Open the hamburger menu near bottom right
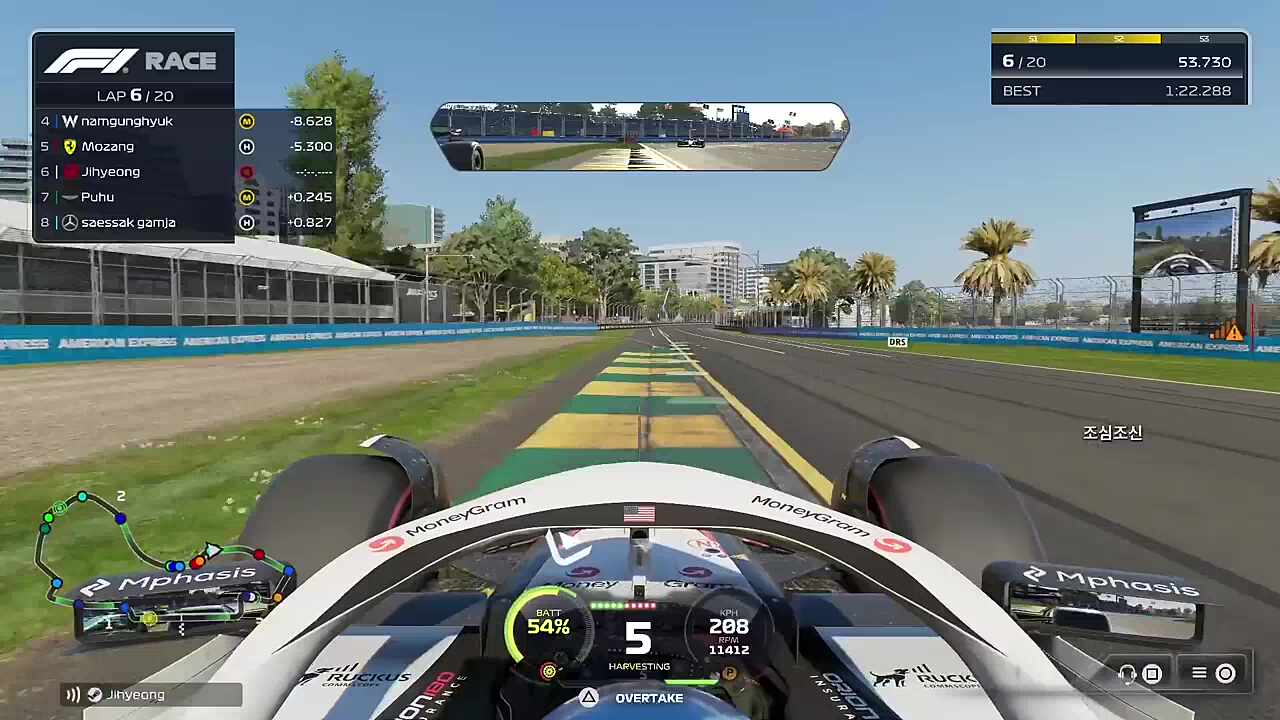Image resolution: width=1280 pixels, height=720 pixels. point(1198,673)
